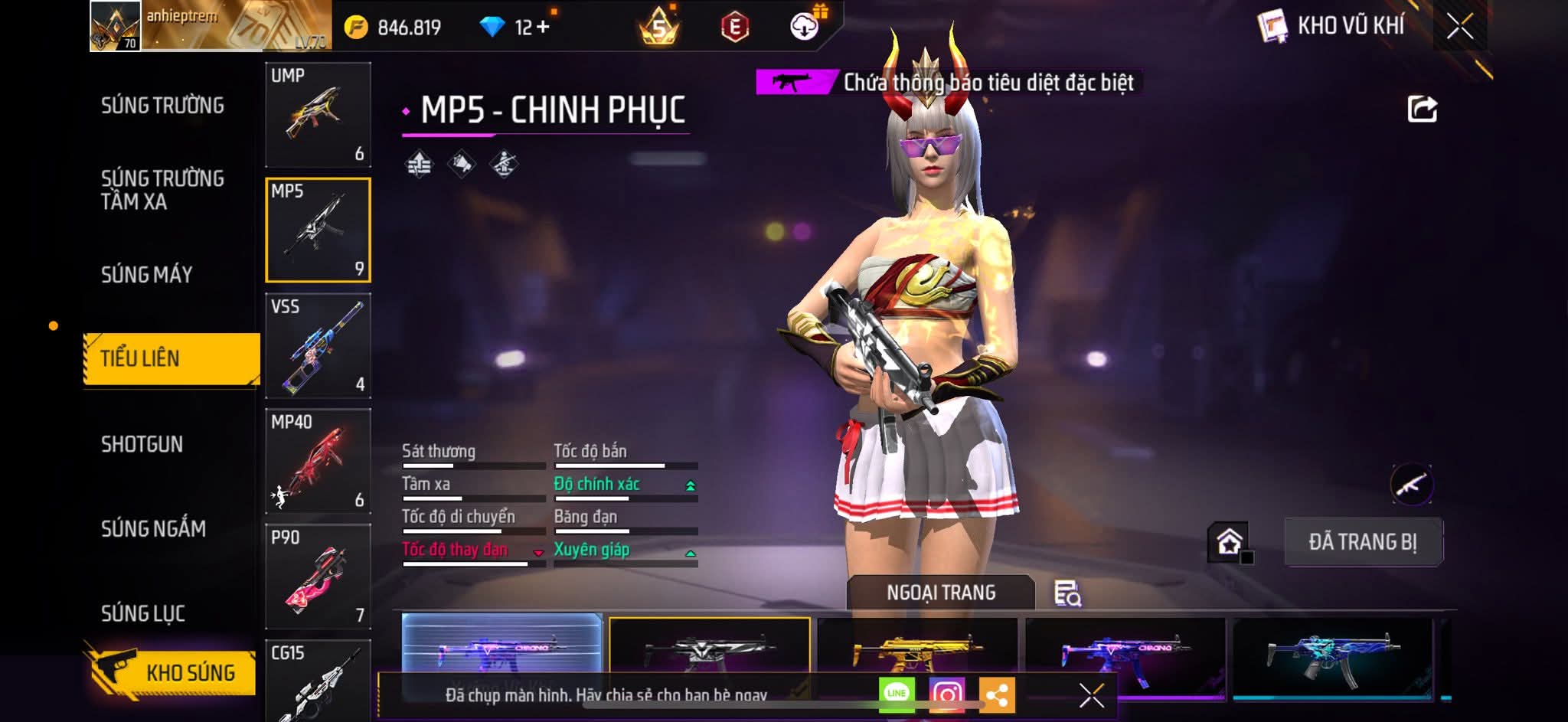The width and height of the screenshot is (1568, 722).
Task: Add diamonds with the plus button
Action: (543, 27)
